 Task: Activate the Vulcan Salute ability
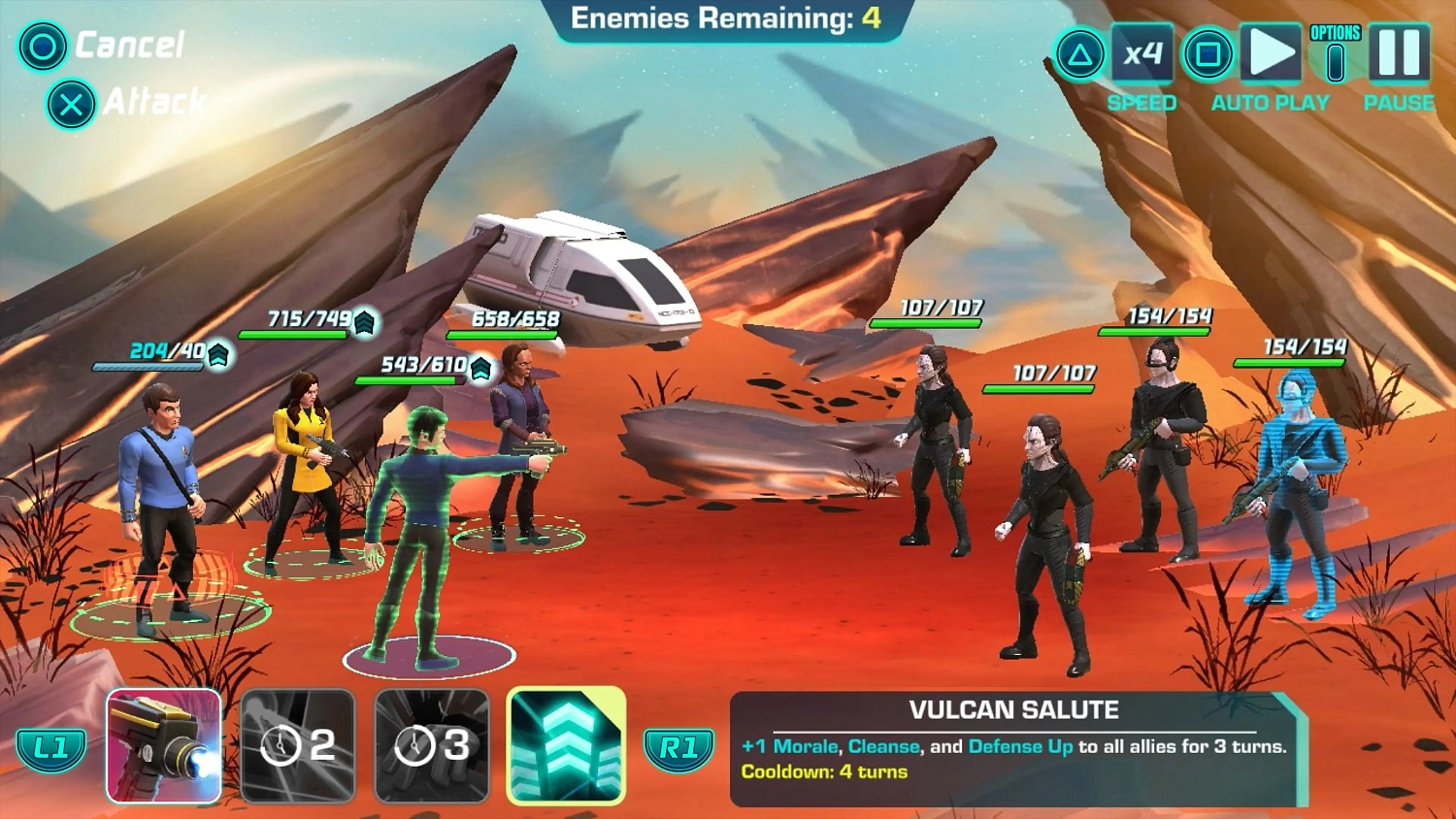(x=566, y=743)
